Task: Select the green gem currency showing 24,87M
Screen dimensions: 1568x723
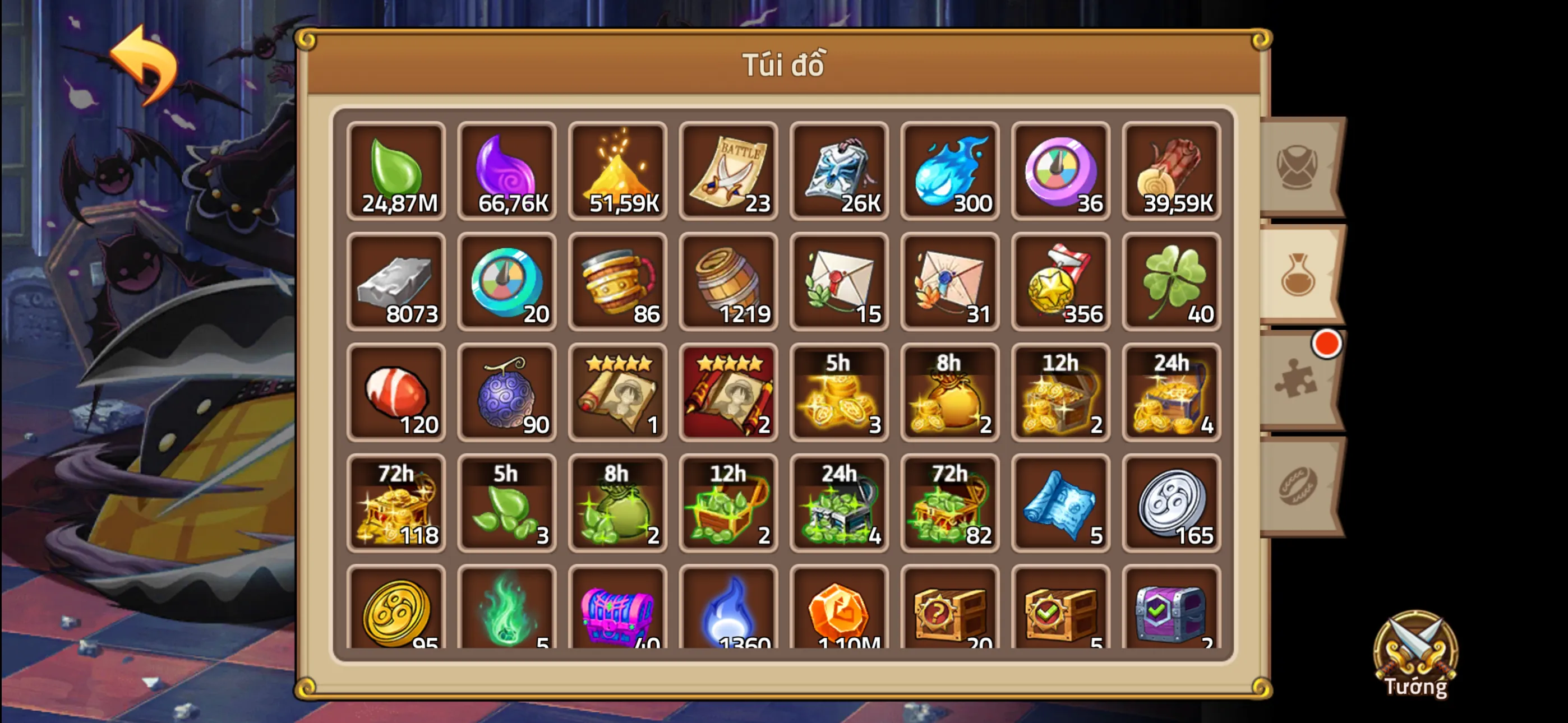Action: click(x=396, y=172)
